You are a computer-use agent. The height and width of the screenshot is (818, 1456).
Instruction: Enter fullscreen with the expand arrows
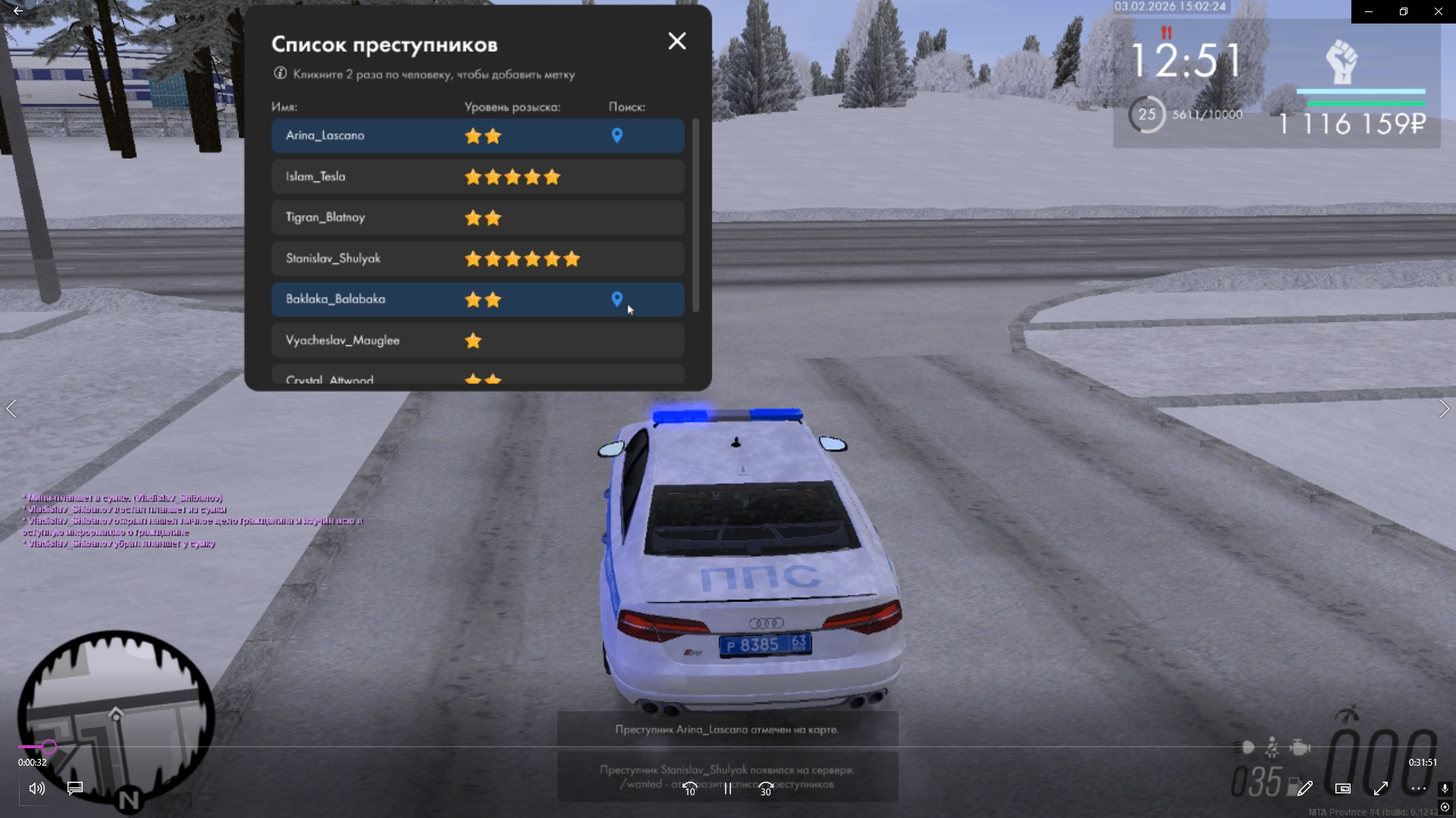tap(1380, 788)
